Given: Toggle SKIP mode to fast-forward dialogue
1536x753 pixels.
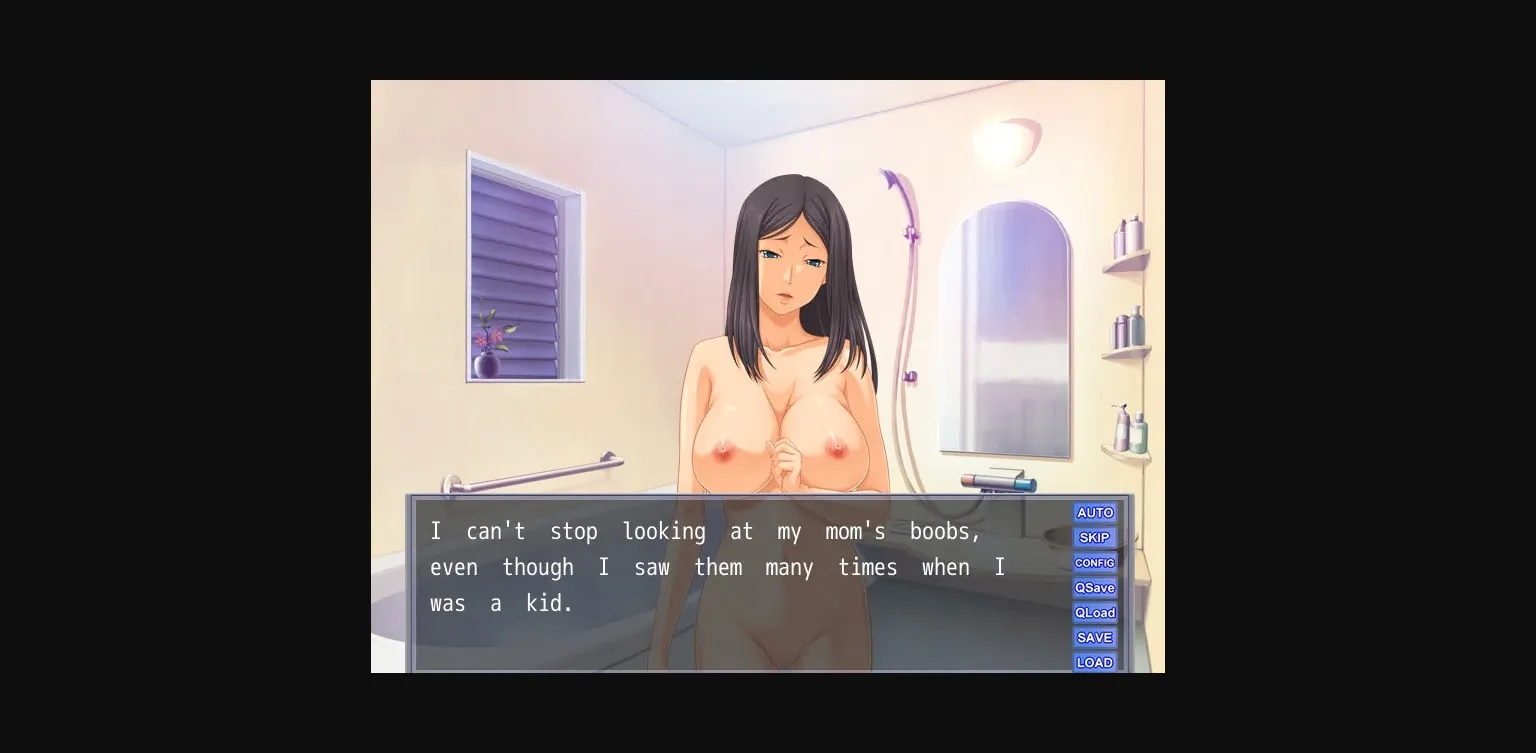Looking at the screenshot, I should point(1095,537).
